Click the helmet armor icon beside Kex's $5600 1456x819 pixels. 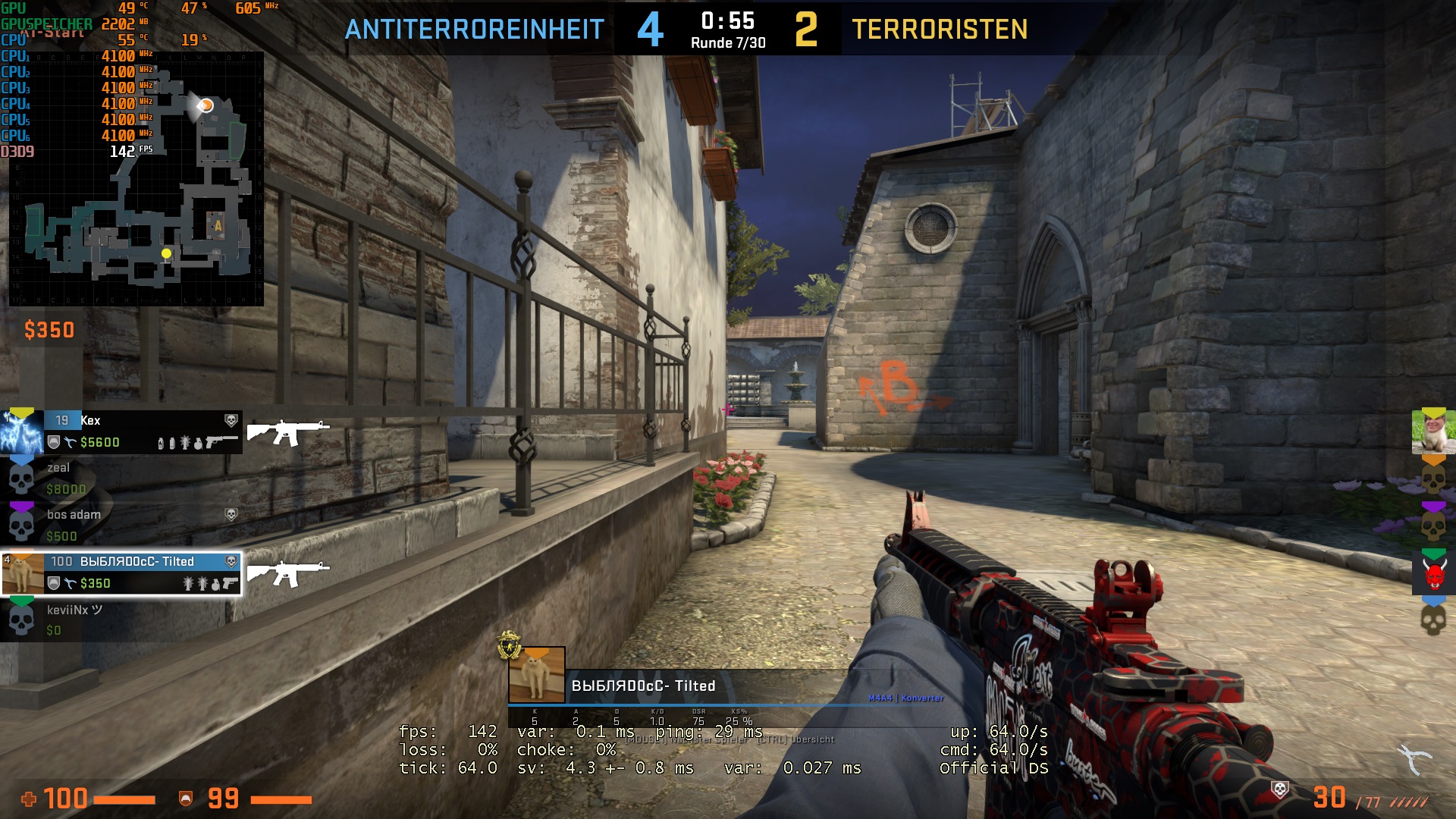click(x=53, y=442)
